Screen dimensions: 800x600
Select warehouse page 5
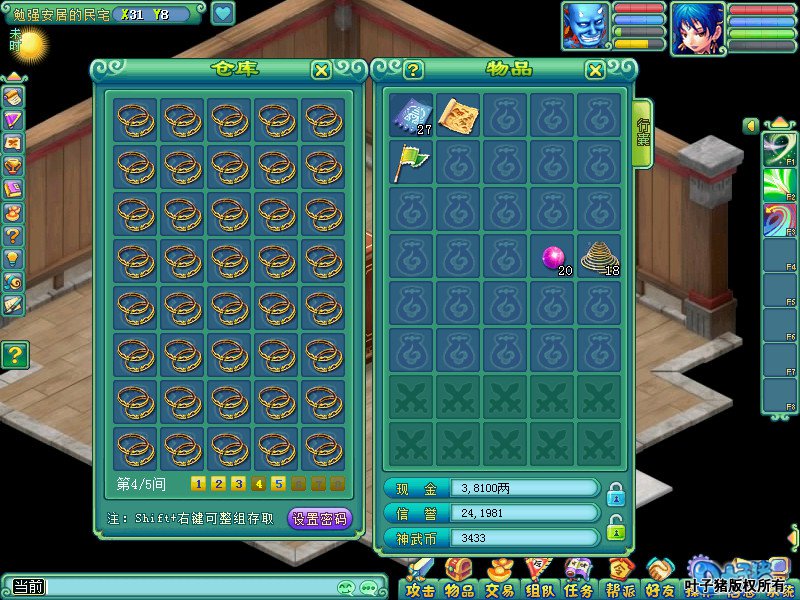(279, 484)
